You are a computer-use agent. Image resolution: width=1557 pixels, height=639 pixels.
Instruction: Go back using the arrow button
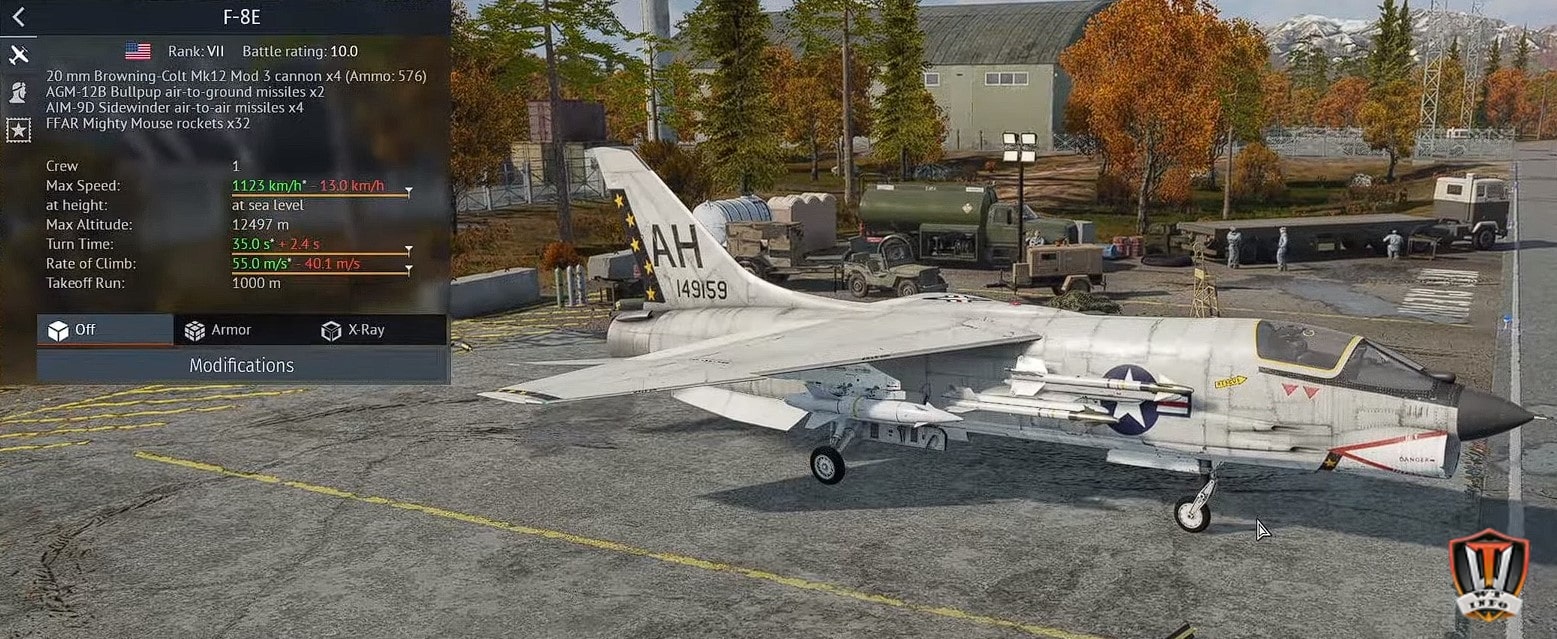(x=18, y=17)
